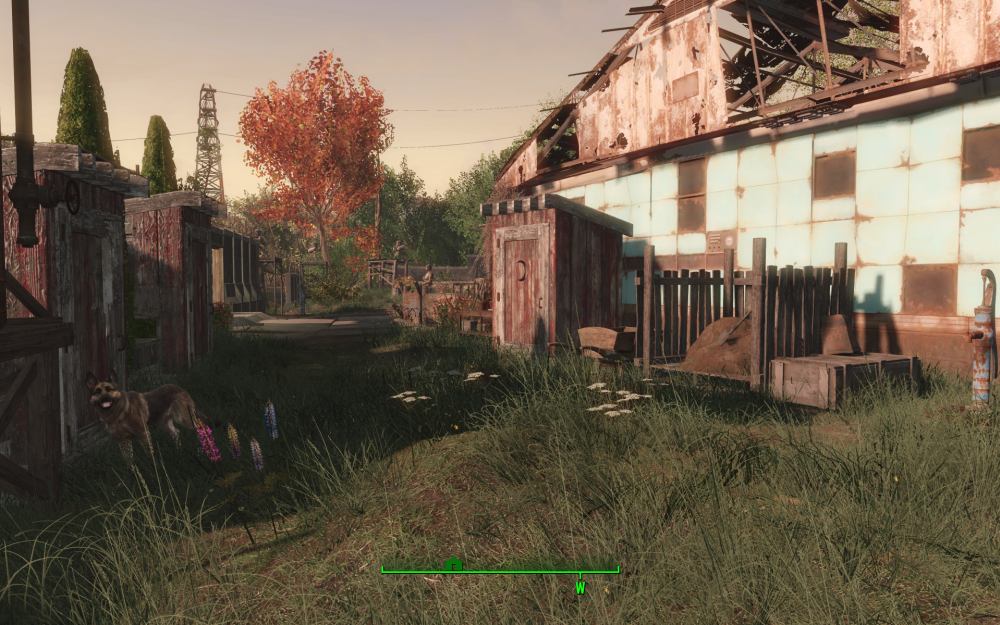The image size is (1000, 625).
Task: Click the W direction marker on compass
Action: [579, 588]
